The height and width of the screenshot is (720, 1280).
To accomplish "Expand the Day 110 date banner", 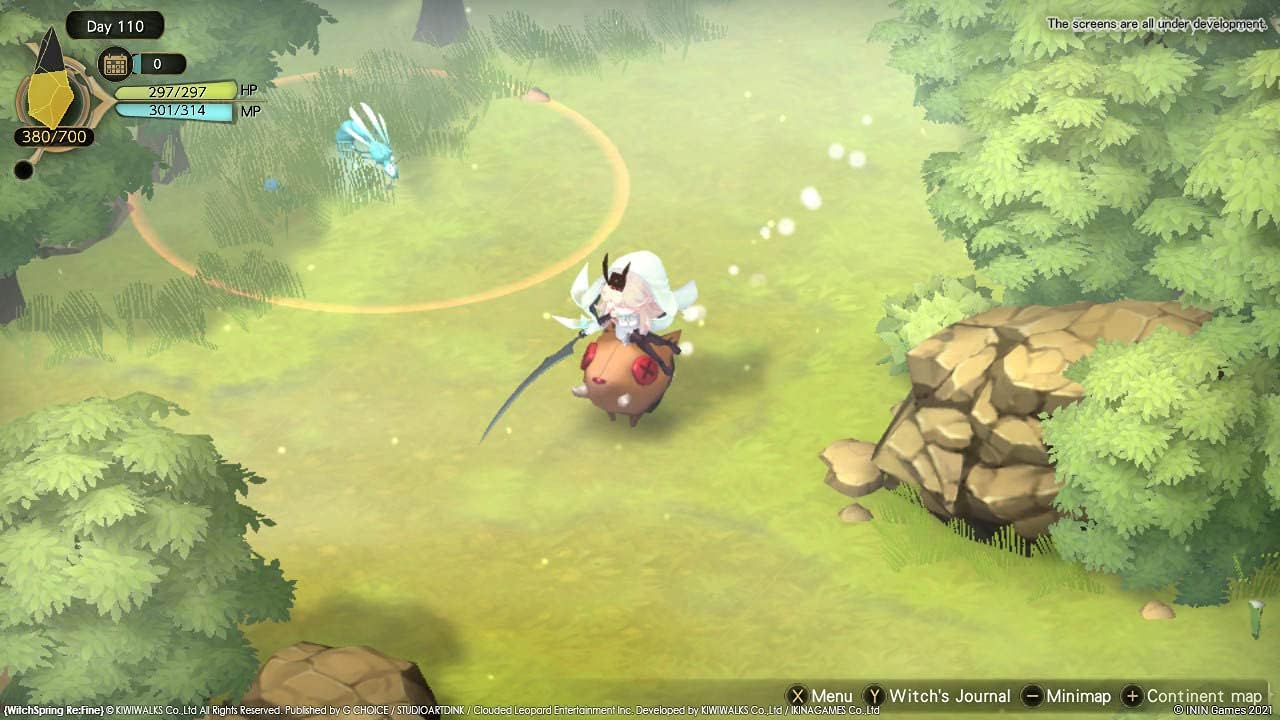I will (114, 26).
